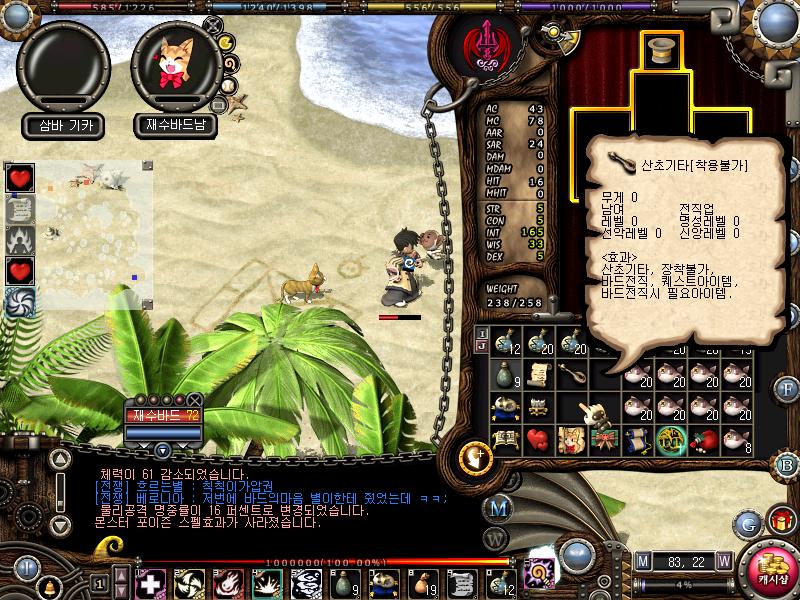Select the green gift box item in the inventory
The width and height of the screenshot is (800, 600).
click(604, 439)
